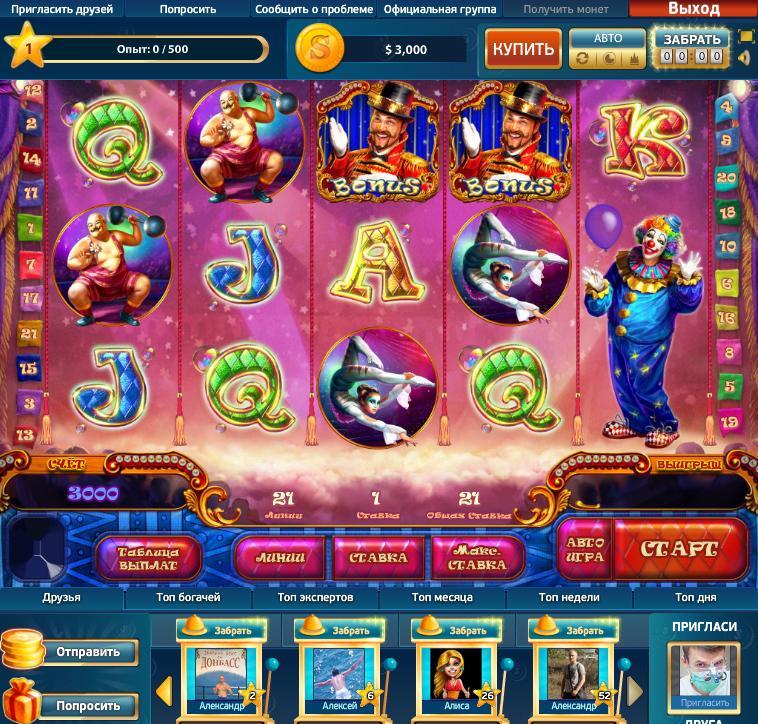Set the maximum bet with МАКС. СТАВКА
The height and width of the screenshot is (724, 758).
[x=475, y=557]
